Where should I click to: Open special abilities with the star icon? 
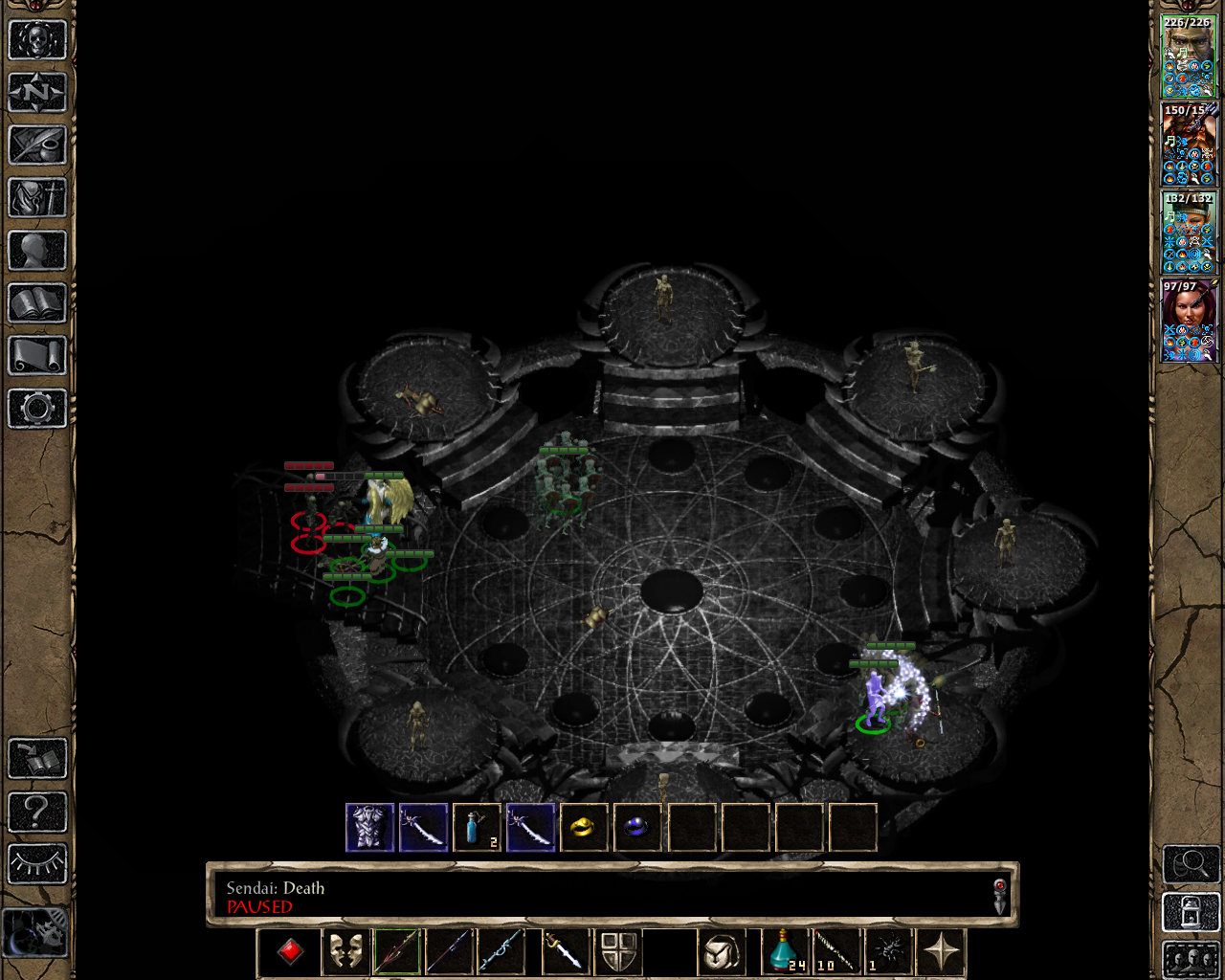tap(942, 952)
